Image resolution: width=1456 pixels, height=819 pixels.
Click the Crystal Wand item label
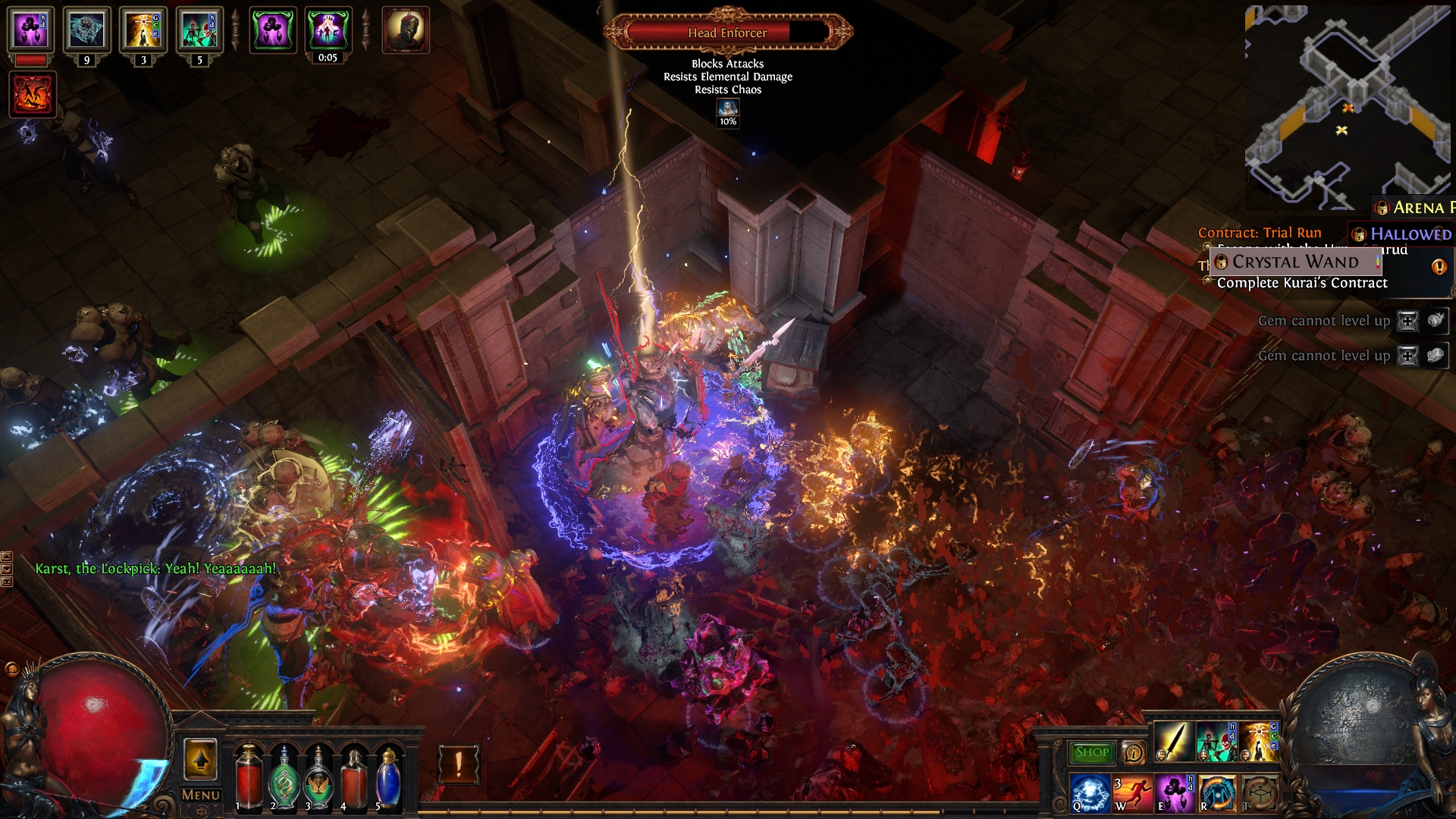pos(1295,262)
